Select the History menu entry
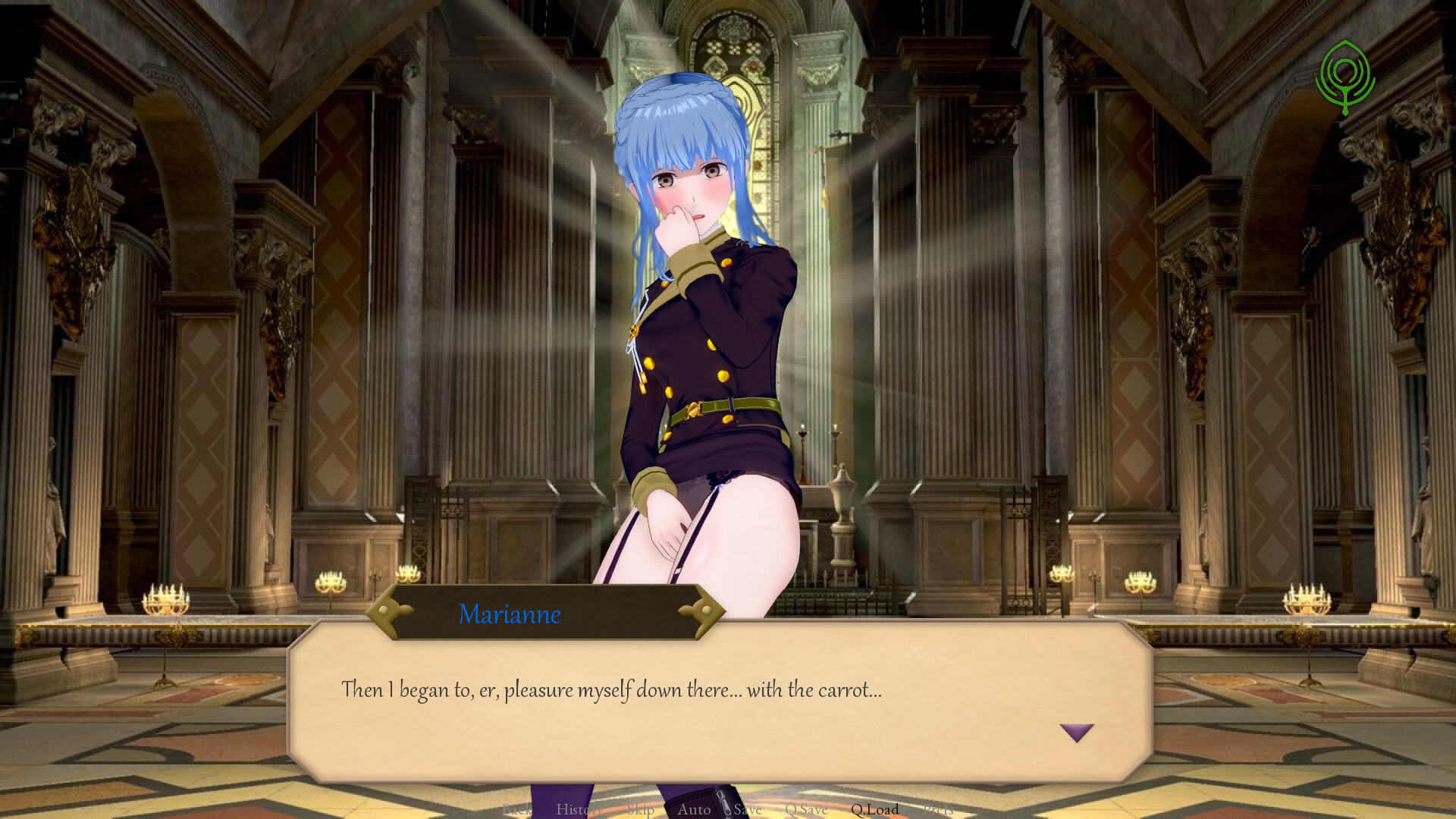Viewport: 1456px width, 819px height. click(580, 810)
